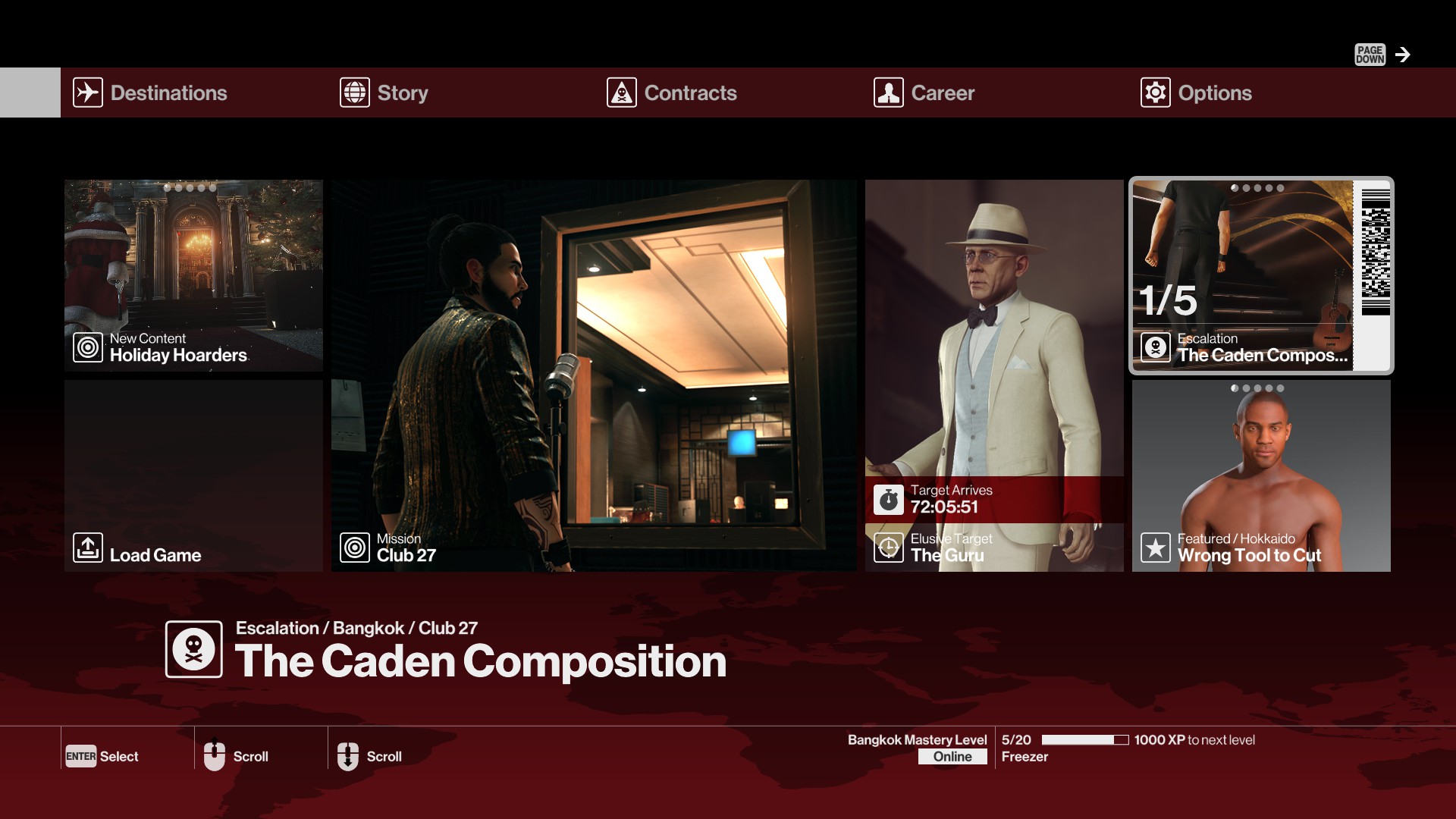1456x819 pixels.
Task: Select The Guru elusive target tile
Action: [994, 375]
